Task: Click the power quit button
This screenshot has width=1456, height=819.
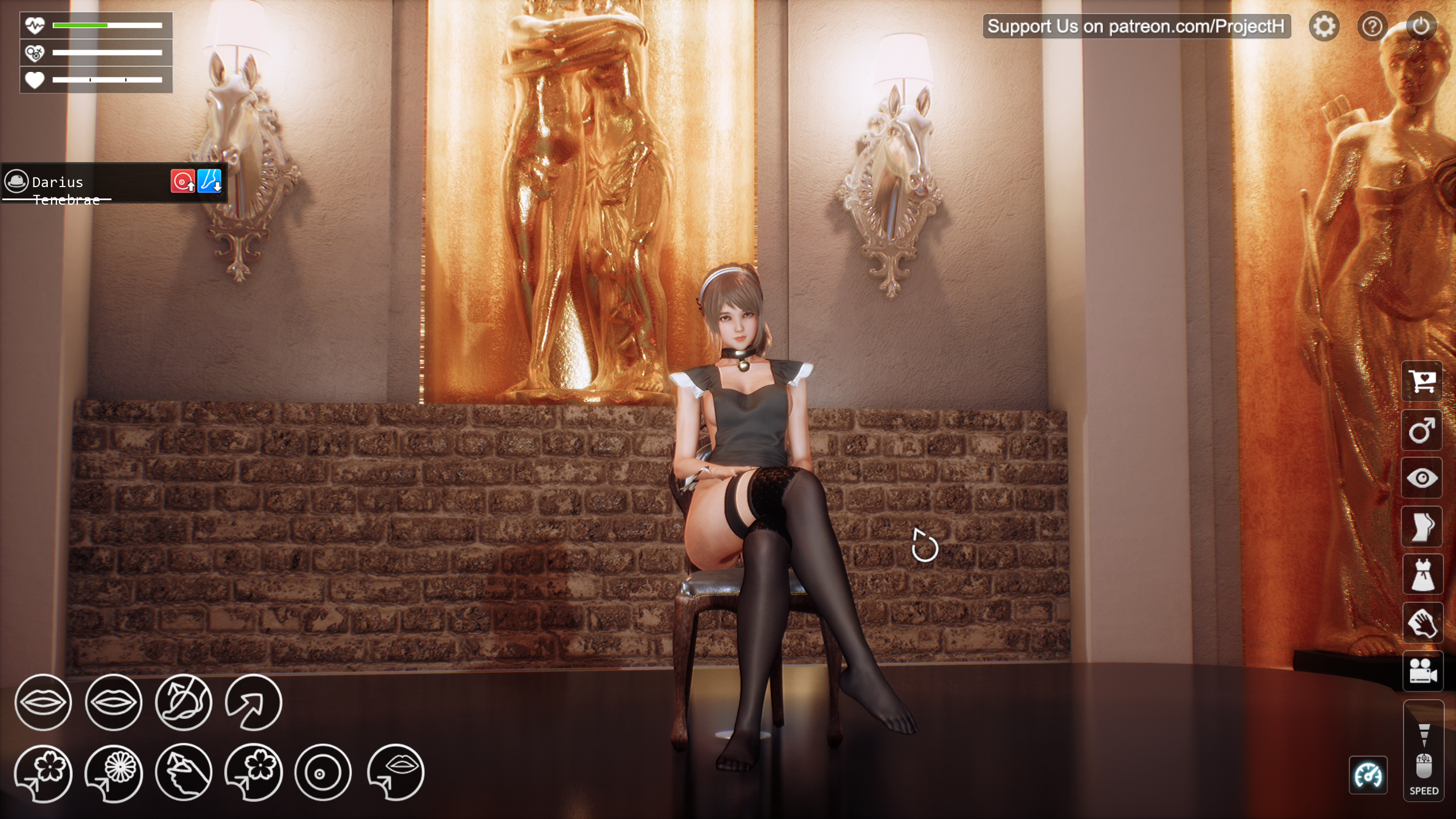Action: (x=1420, y=26)
